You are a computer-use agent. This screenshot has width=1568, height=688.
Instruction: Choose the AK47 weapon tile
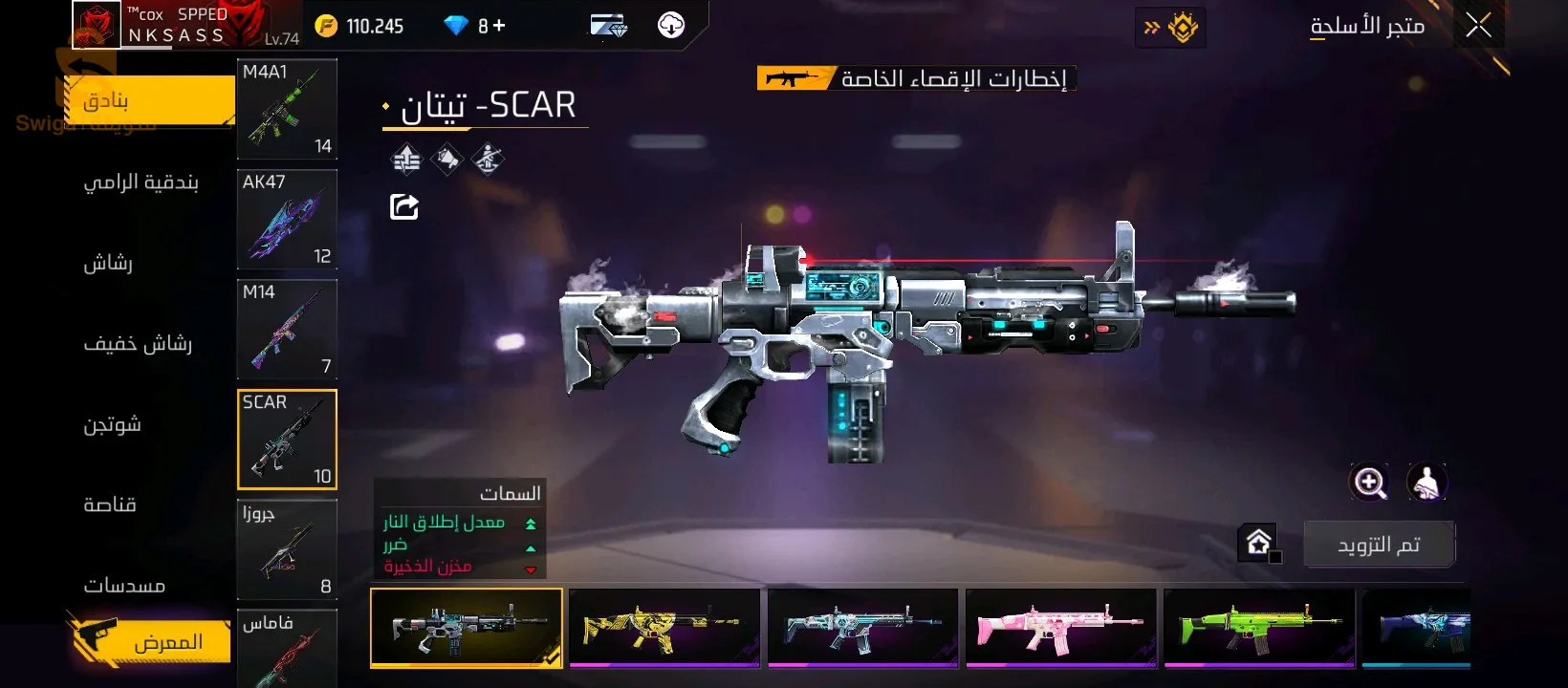click(x=287, y=219)
